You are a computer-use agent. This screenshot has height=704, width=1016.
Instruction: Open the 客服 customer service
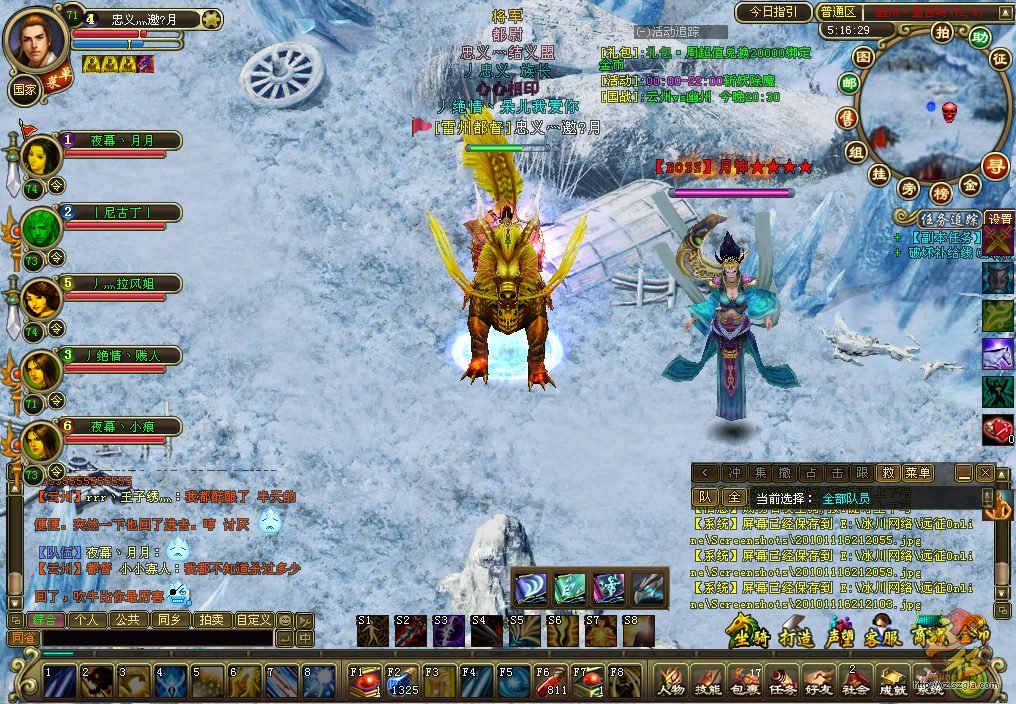point(884,635)
